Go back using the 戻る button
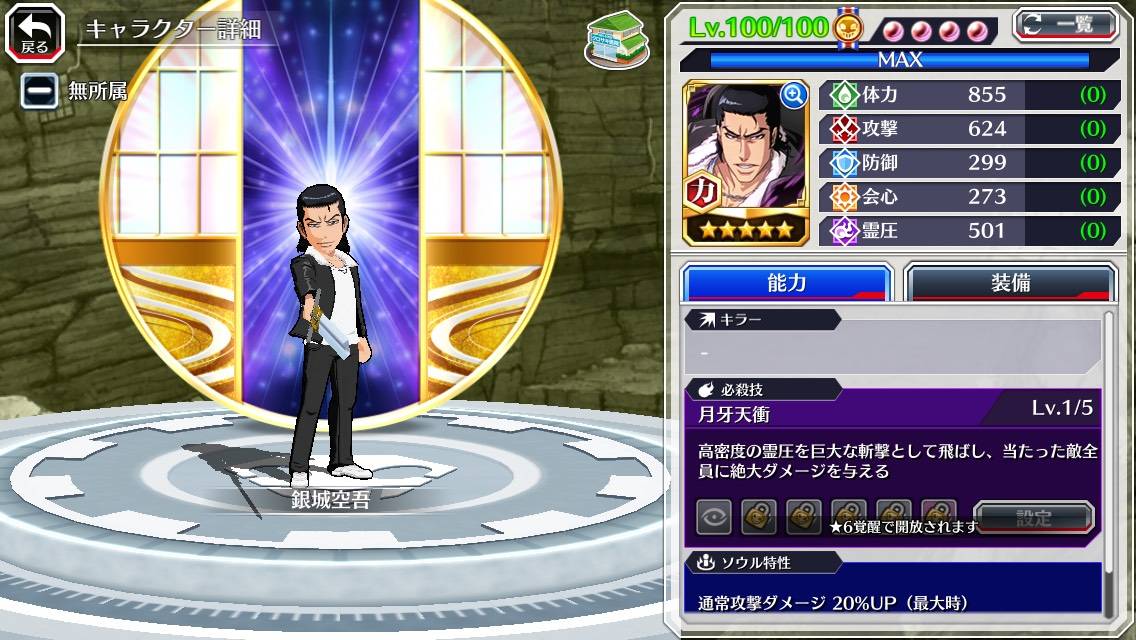This screenshot has width=1136, height=640. tap(35, 33)
